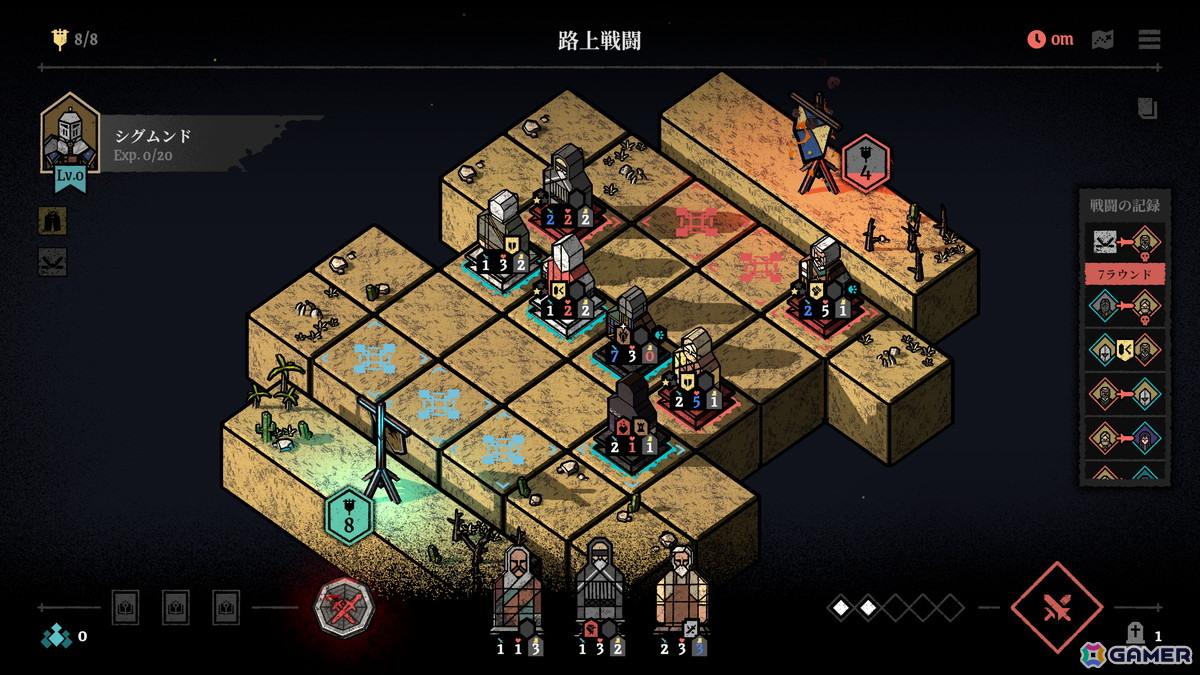The width and height of the screenshot is (1200, 675).
Task: Select the hooded dark reserve unit
Action: tap(600, 592)
